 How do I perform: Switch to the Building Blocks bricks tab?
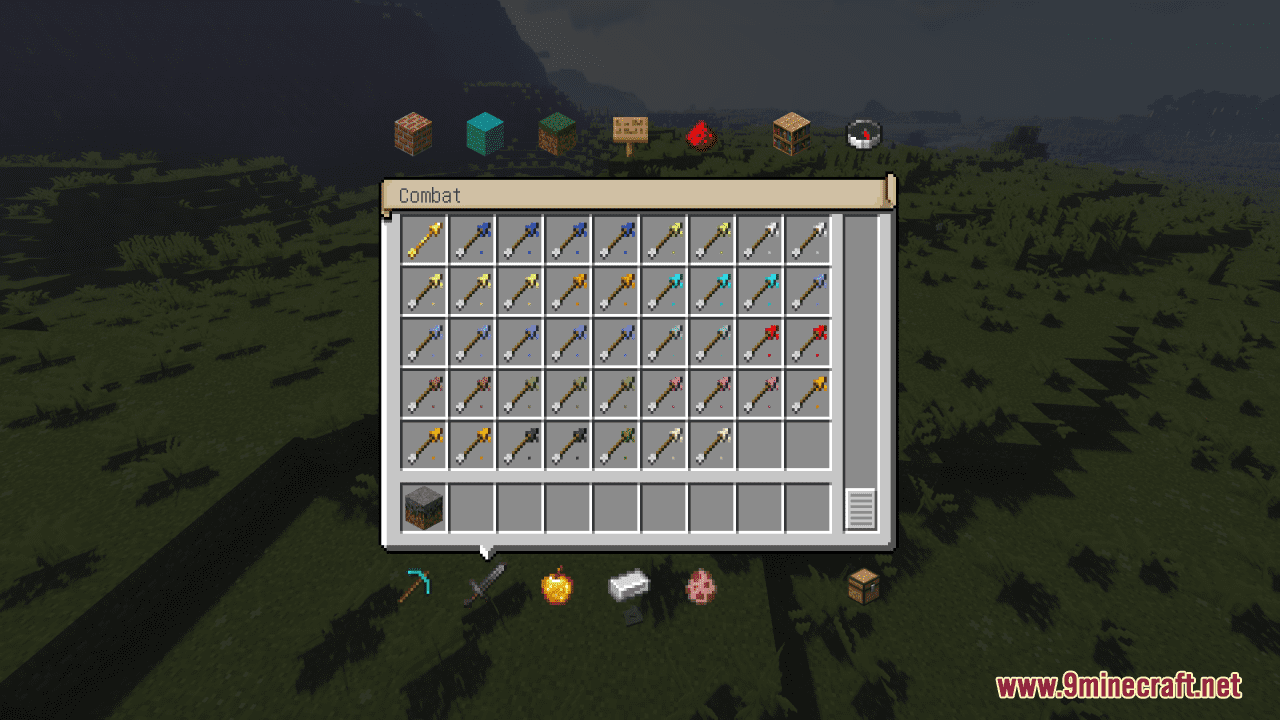(x=413, y=132)
